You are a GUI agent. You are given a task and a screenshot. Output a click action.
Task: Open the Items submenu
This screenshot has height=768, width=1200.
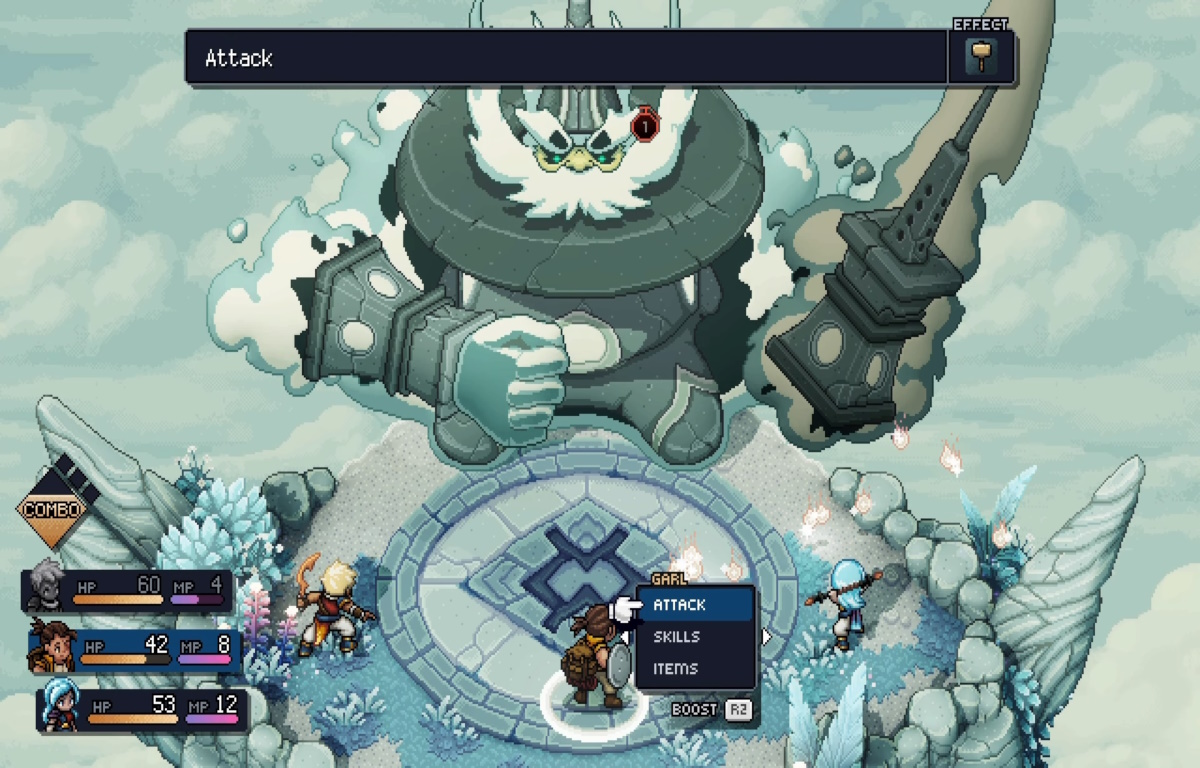[x=675, y=668]
